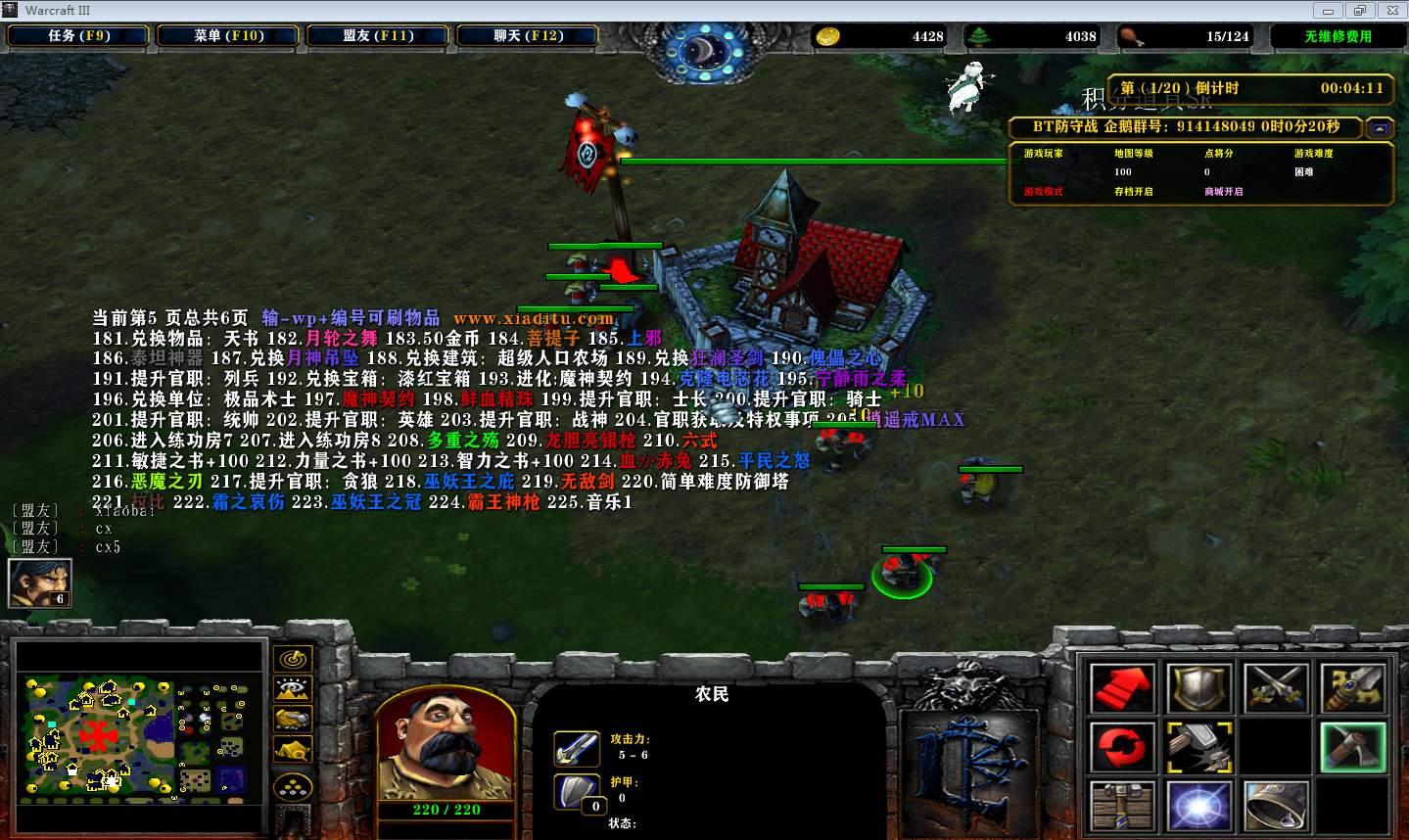
Task: Toggle minimap terrain display with the eye icon
Action: (292, 690)
